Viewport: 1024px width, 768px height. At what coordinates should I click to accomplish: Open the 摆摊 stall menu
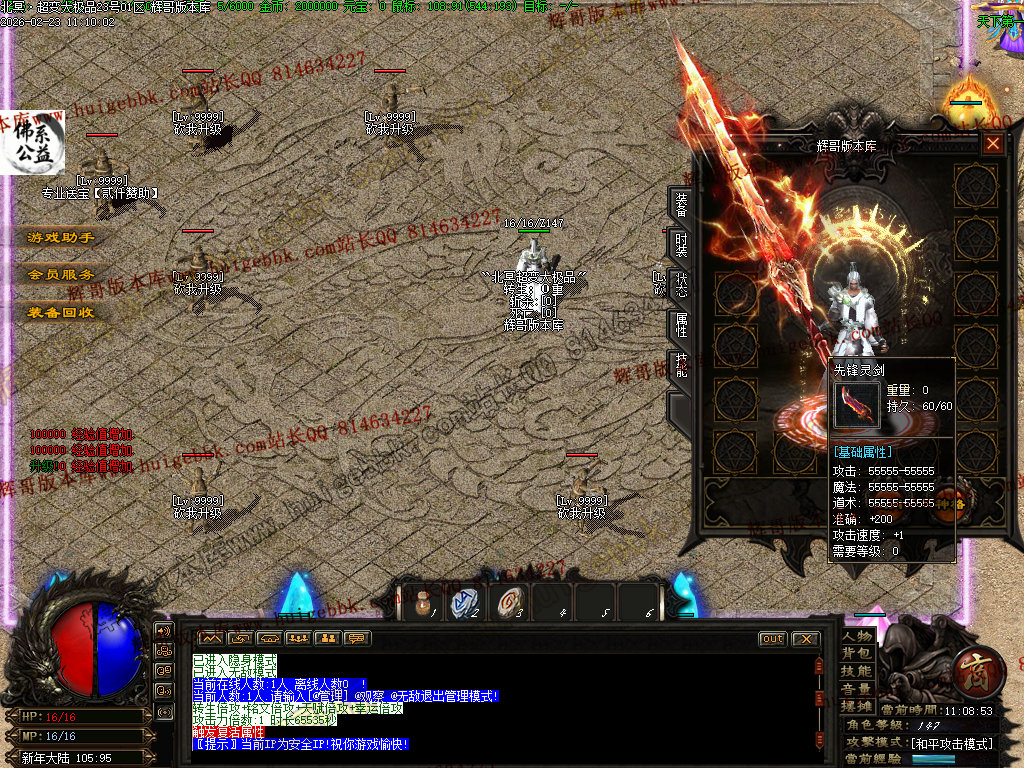coord(857,706)
